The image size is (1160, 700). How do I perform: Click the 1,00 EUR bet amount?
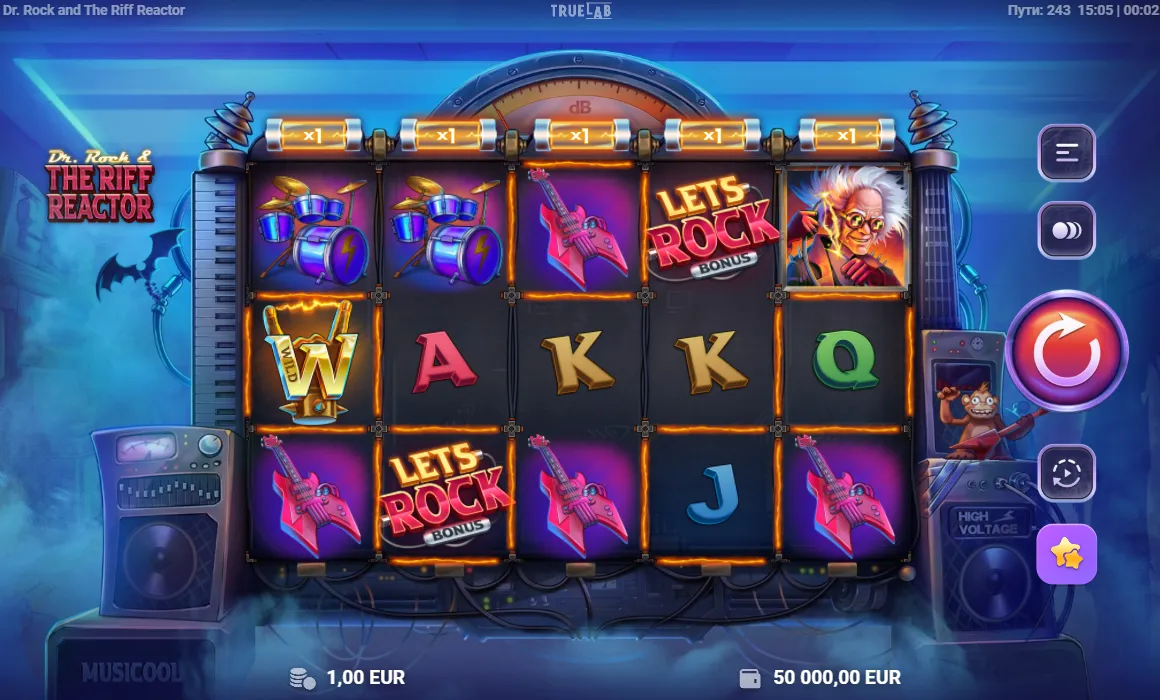click(365, 677)
